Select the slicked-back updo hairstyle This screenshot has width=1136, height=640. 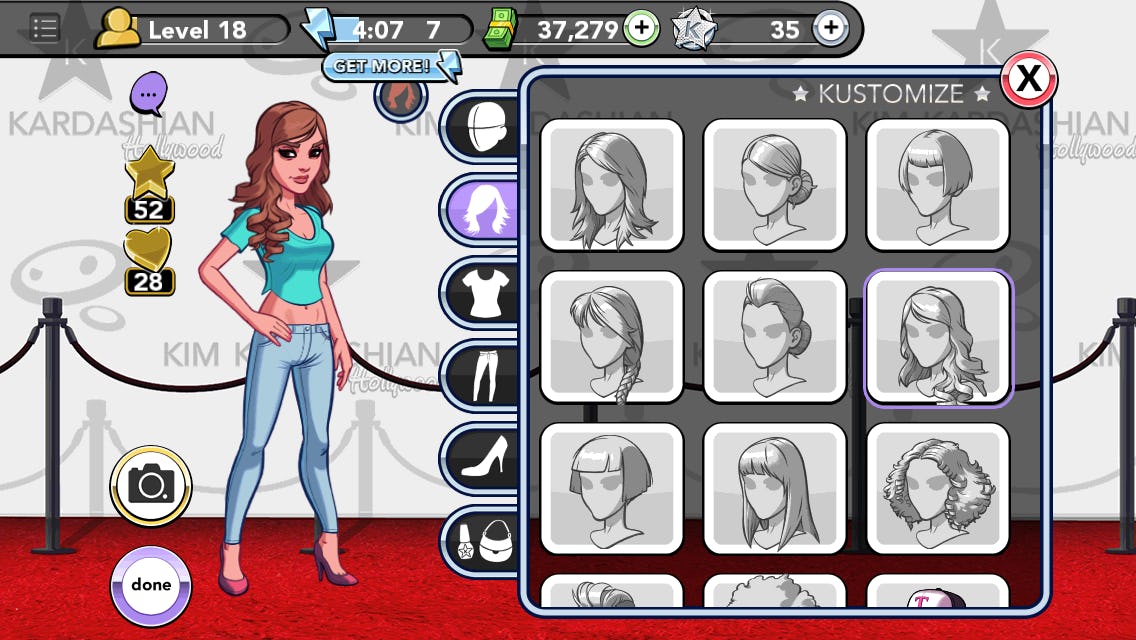pyautogui.click(x=774, y=337)
